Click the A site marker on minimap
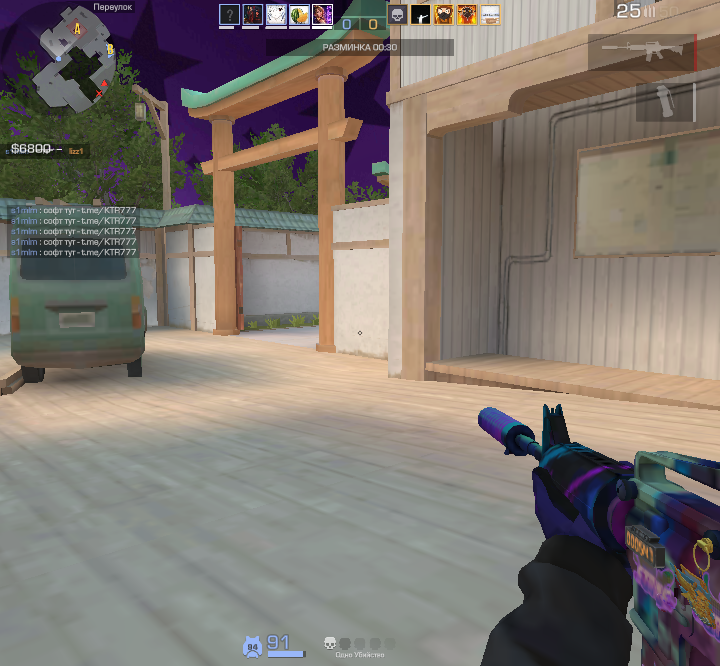 tap(77, 28)
